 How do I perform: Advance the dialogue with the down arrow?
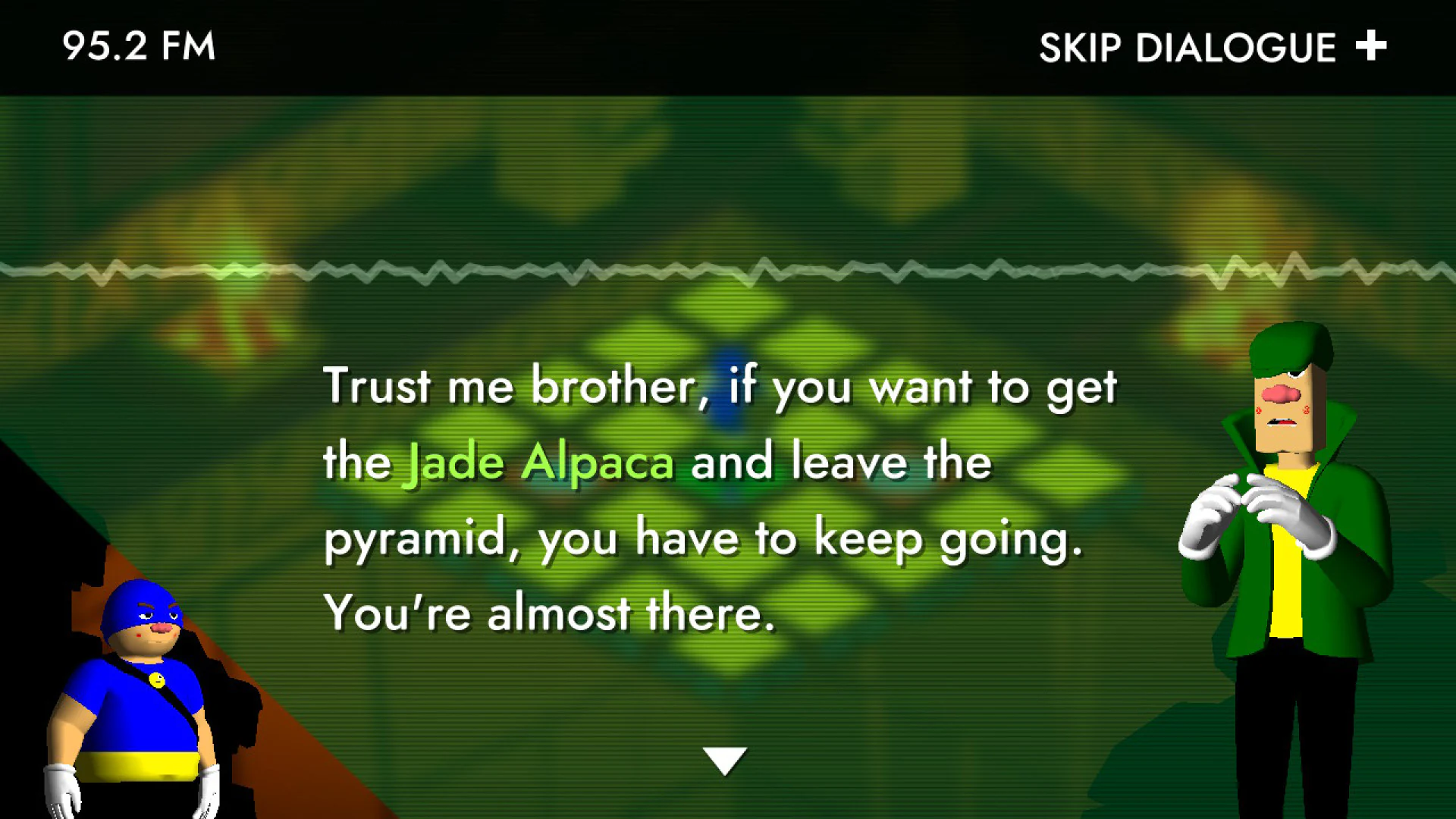[x=726, y=758]
